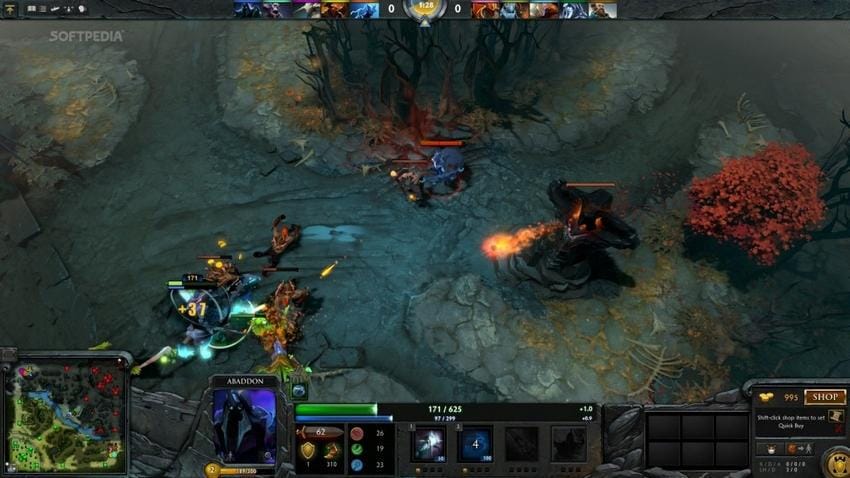Open the SHOP panel
Image resolution: width=850 pixels, height=478 pixels.
824,397
